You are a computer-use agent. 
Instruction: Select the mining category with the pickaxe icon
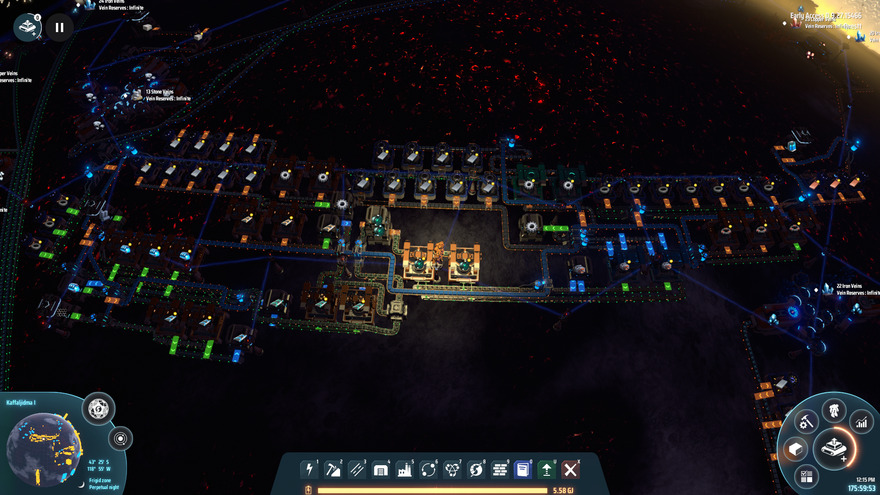pos(334,469)
